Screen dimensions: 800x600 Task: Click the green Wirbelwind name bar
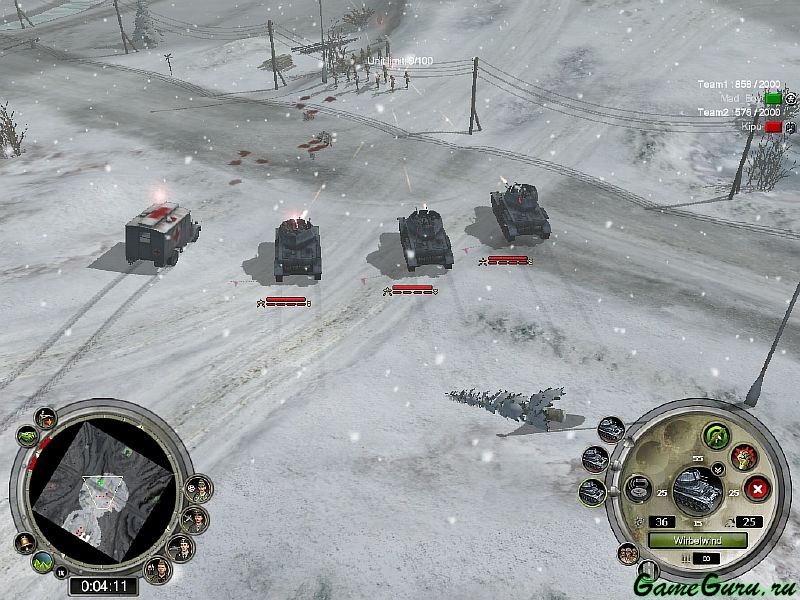[x=697, y=540]
